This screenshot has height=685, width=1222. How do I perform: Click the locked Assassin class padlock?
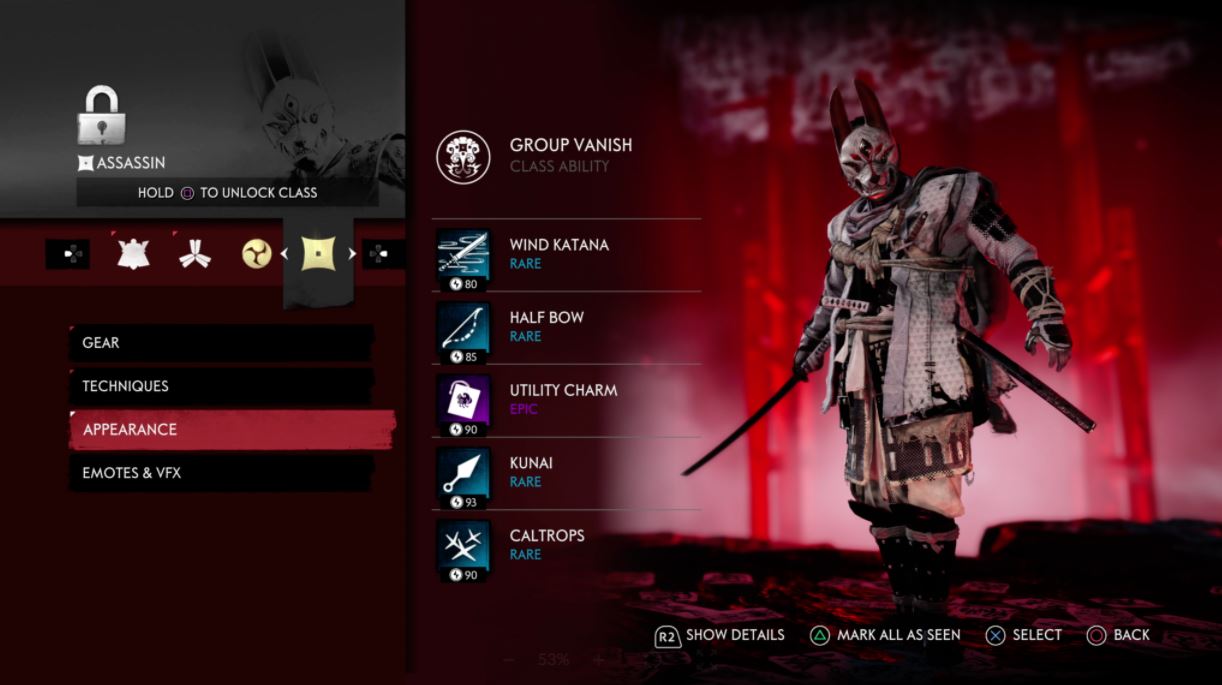[100, 115]
